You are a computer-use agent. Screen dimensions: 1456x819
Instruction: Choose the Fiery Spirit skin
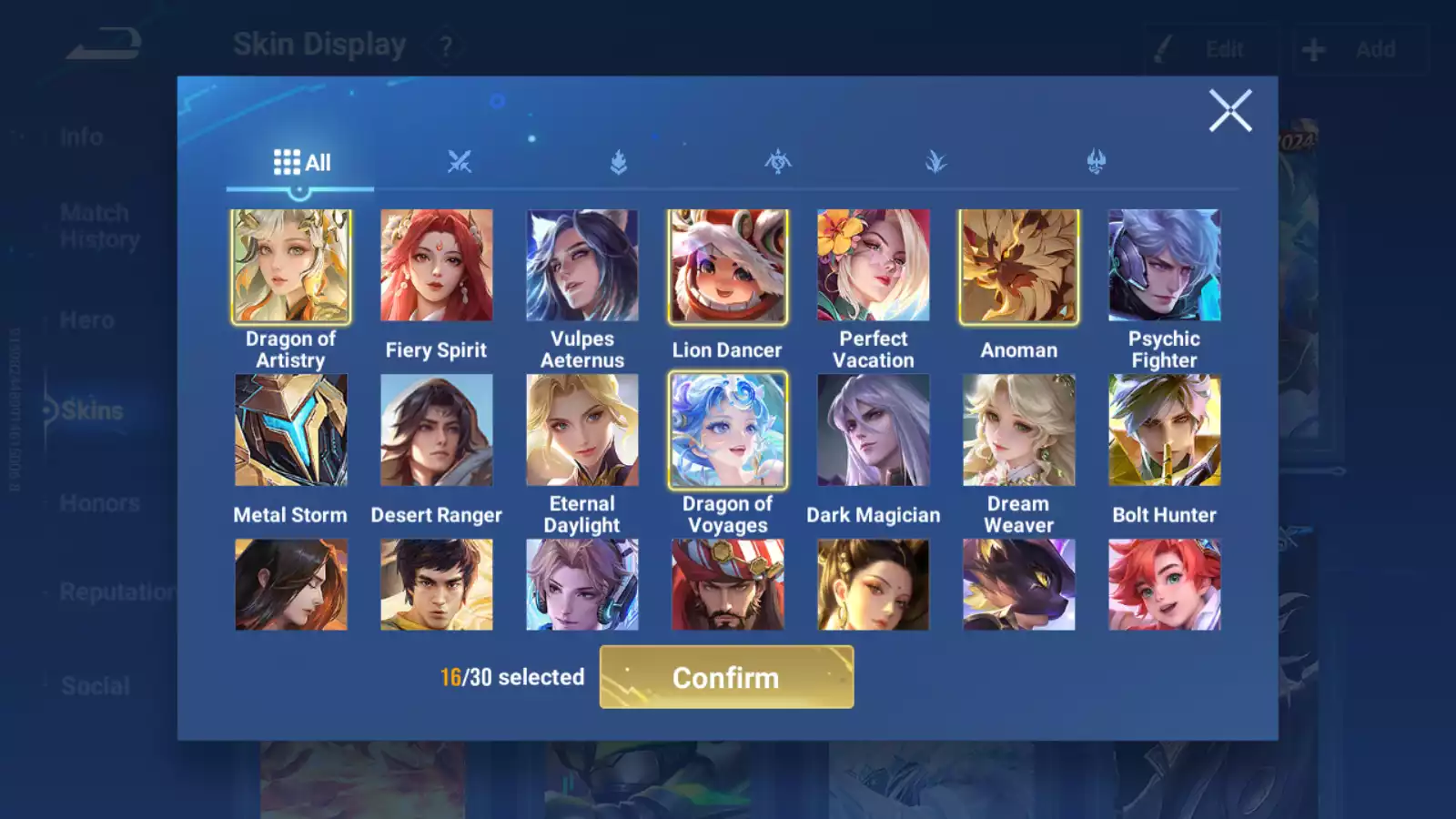pos(437,266)
